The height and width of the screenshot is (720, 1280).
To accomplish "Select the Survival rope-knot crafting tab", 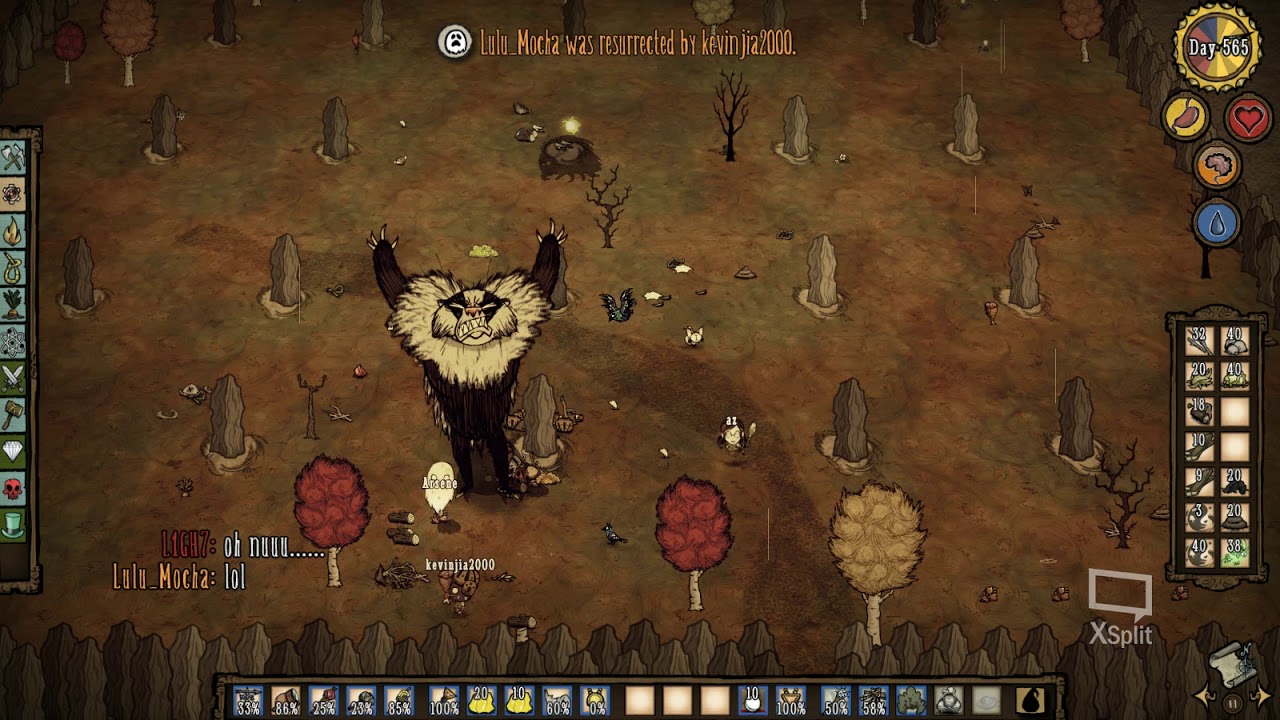I will point(13,268).
